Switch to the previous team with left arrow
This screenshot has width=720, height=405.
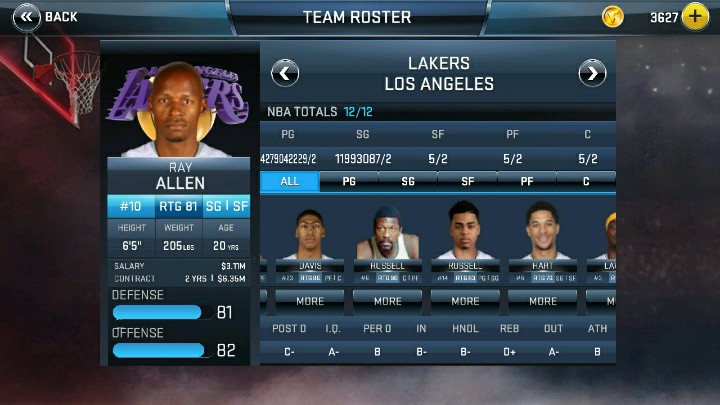(x=285, y=72)
